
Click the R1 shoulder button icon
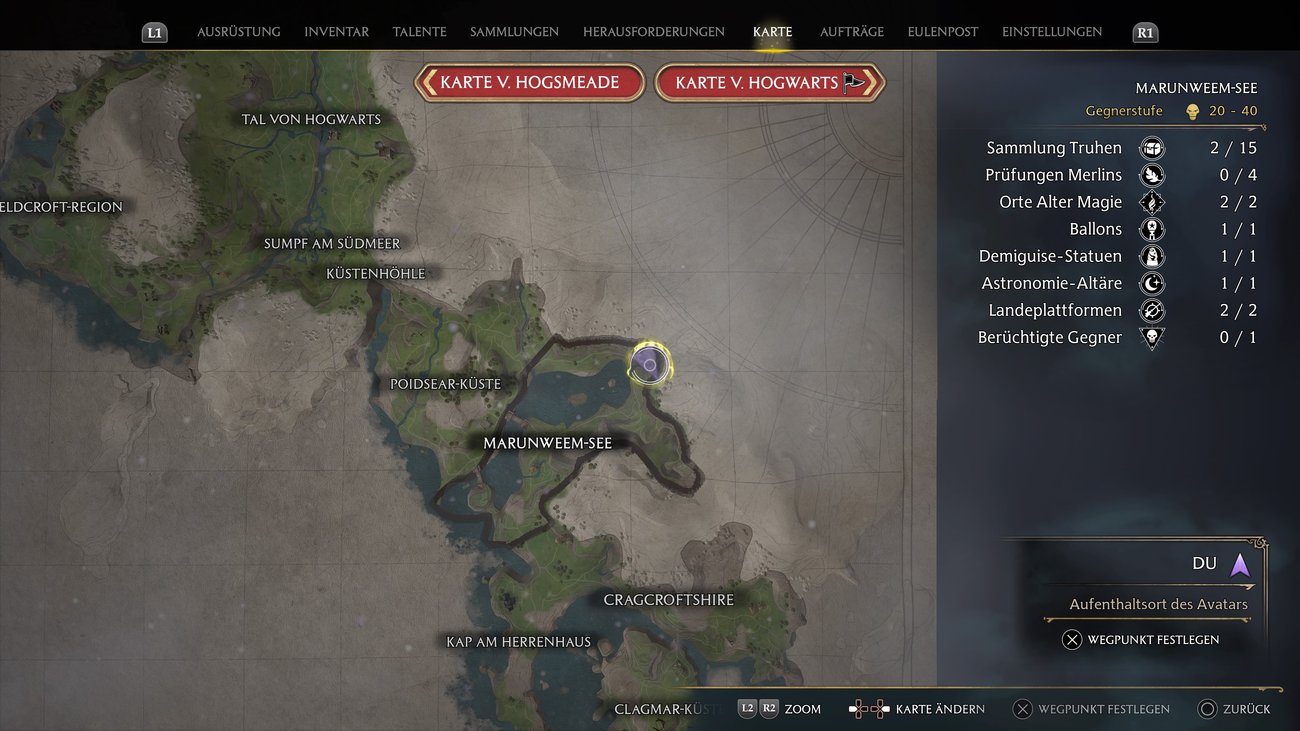click(1144, 32)
